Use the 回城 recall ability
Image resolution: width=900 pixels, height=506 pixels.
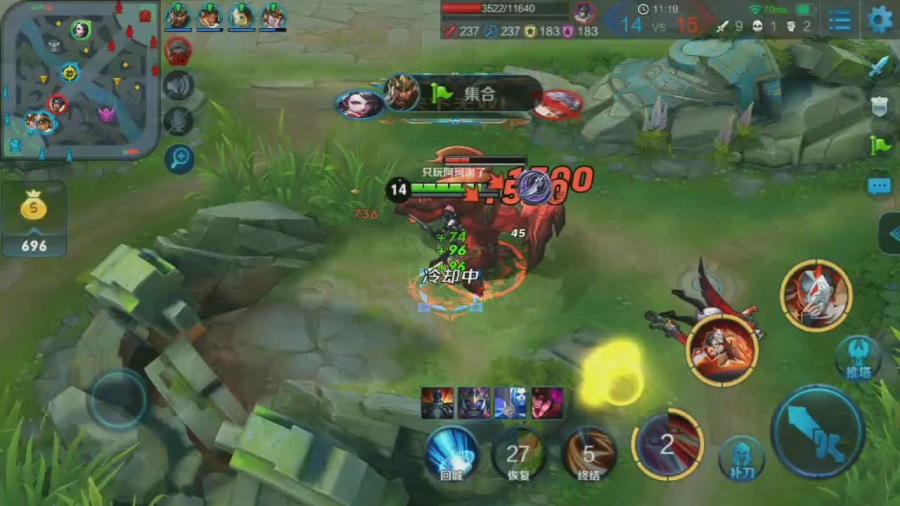451,454
